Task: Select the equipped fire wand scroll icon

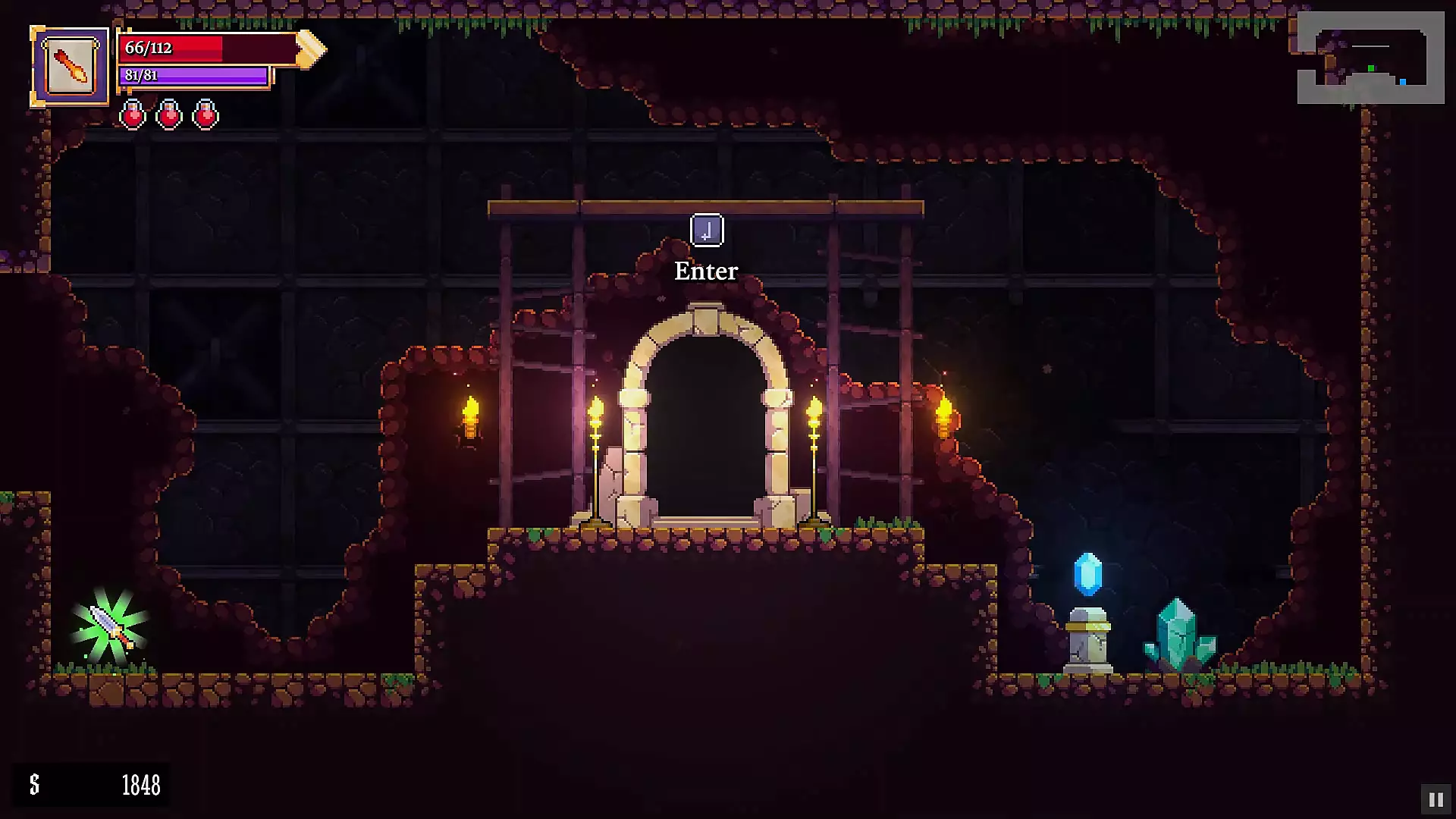Action: (x=71, y=67)
